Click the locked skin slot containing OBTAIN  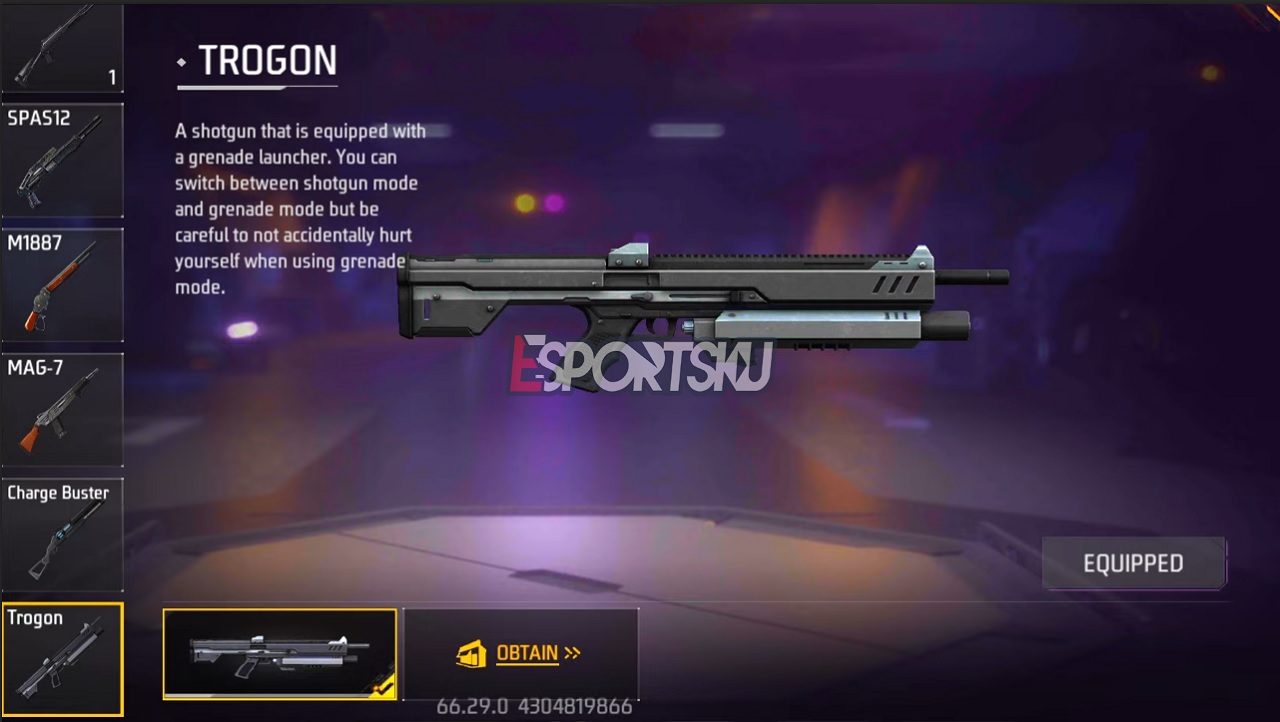click(521, 653)
